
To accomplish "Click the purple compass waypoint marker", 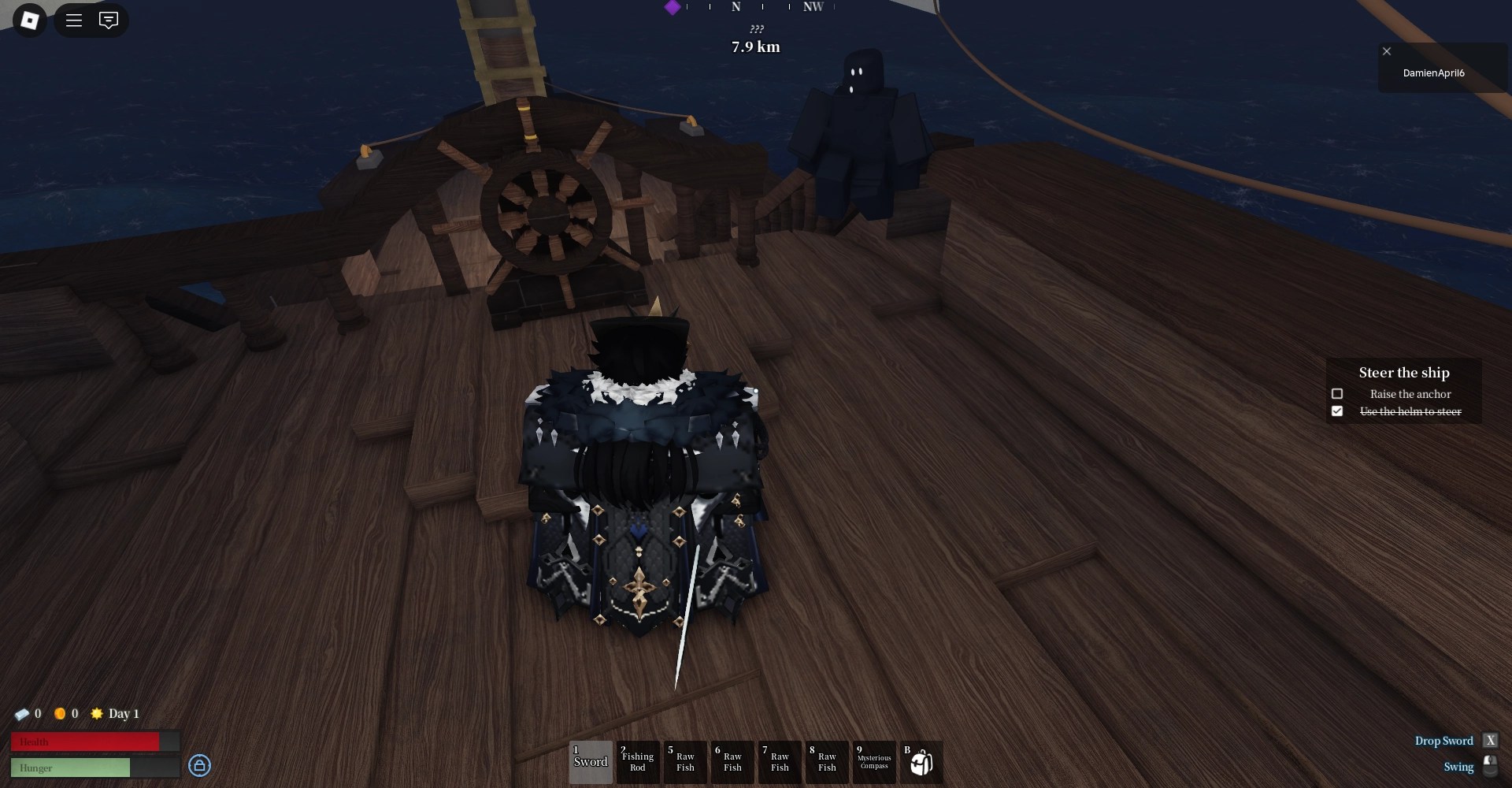I will (x=672, y=8).
